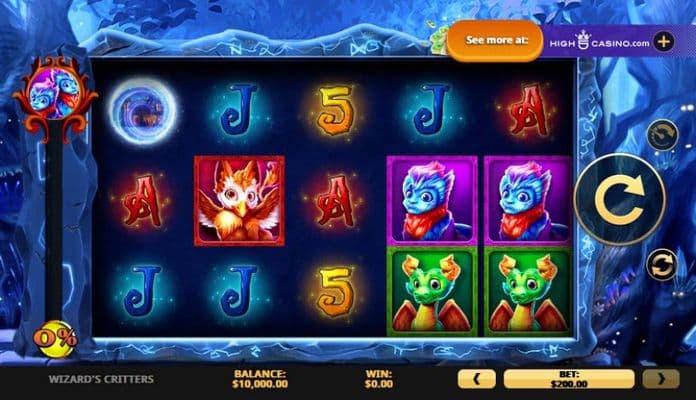The width and height of the screenshot is (696, 400).
Task: Follow the HighCasino.com link
Action: [598, 42]
